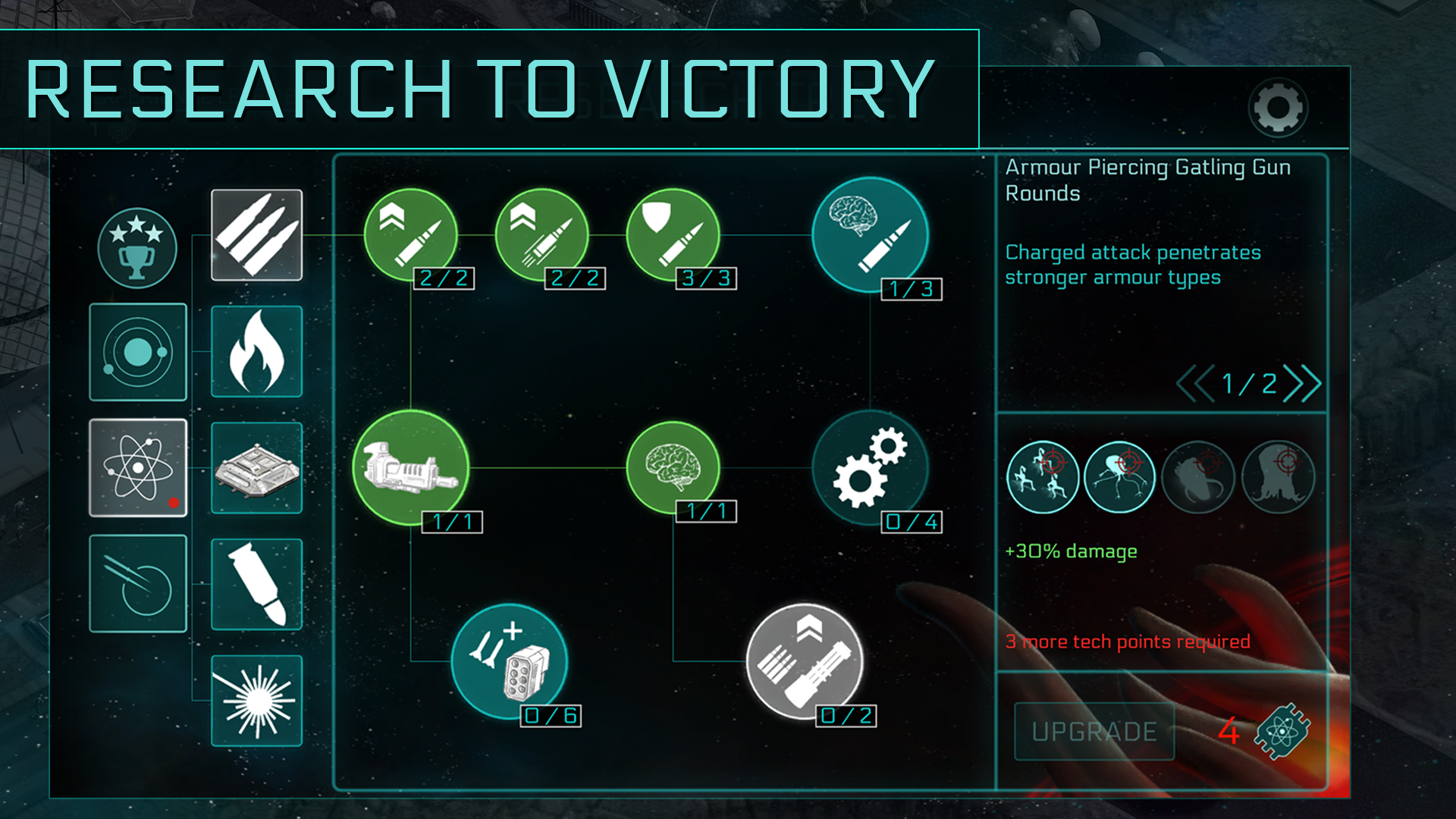Select the gears tech node marked 0/4
The height and width of the screenshot is (819, 1456).
pyautogui.click(x=871, y=468)
